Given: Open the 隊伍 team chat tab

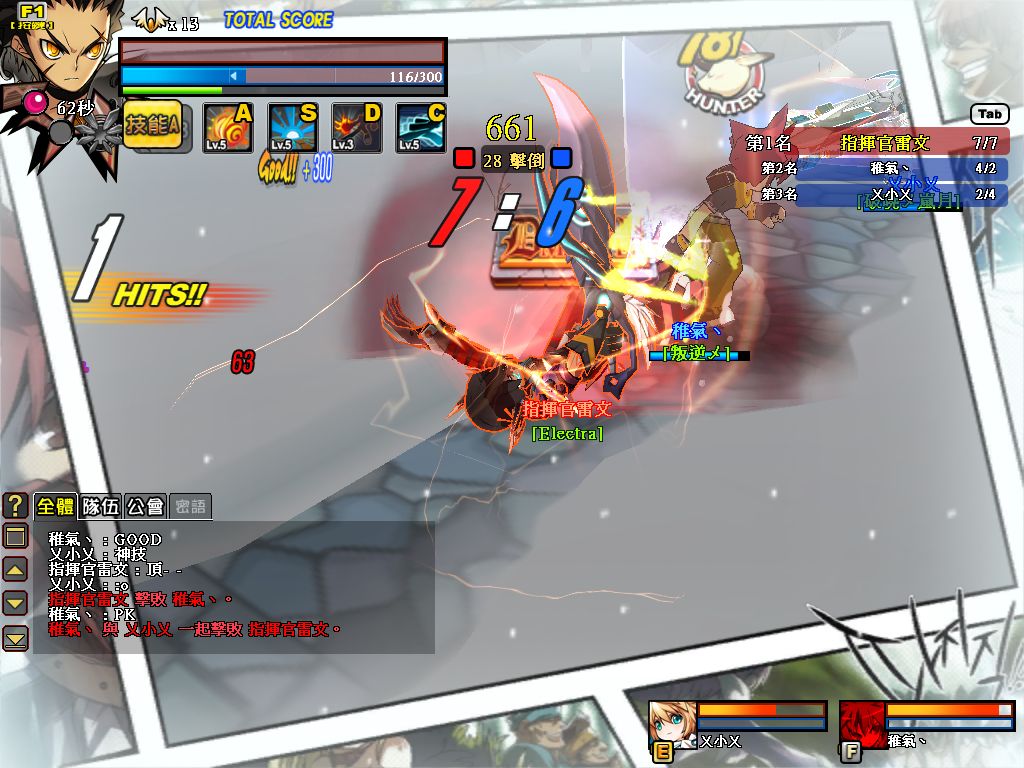Looking at the screenshot, I should (x=100, y=506).
